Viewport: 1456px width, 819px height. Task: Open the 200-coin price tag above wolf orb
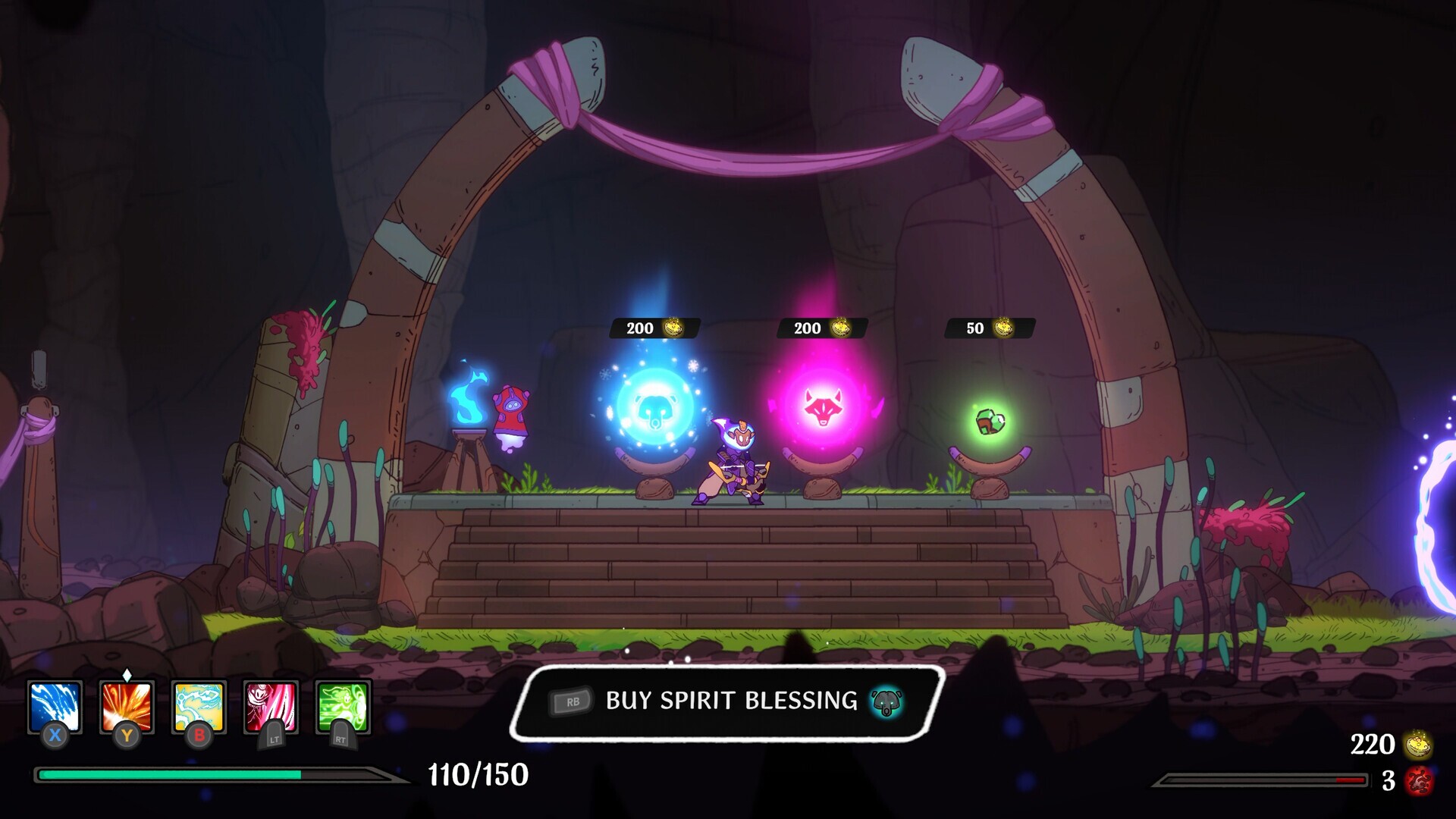(x=821, y=328)
